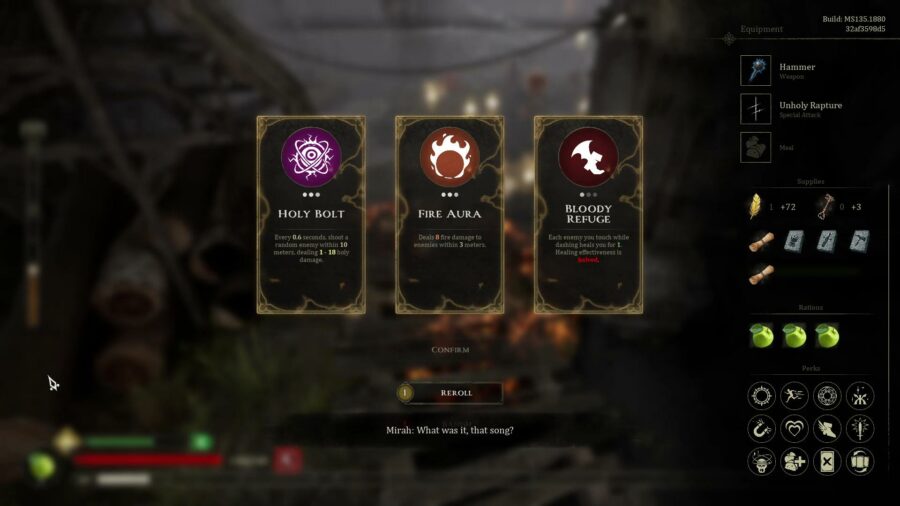View the crossed-out card perk

[x=827, y=461]
